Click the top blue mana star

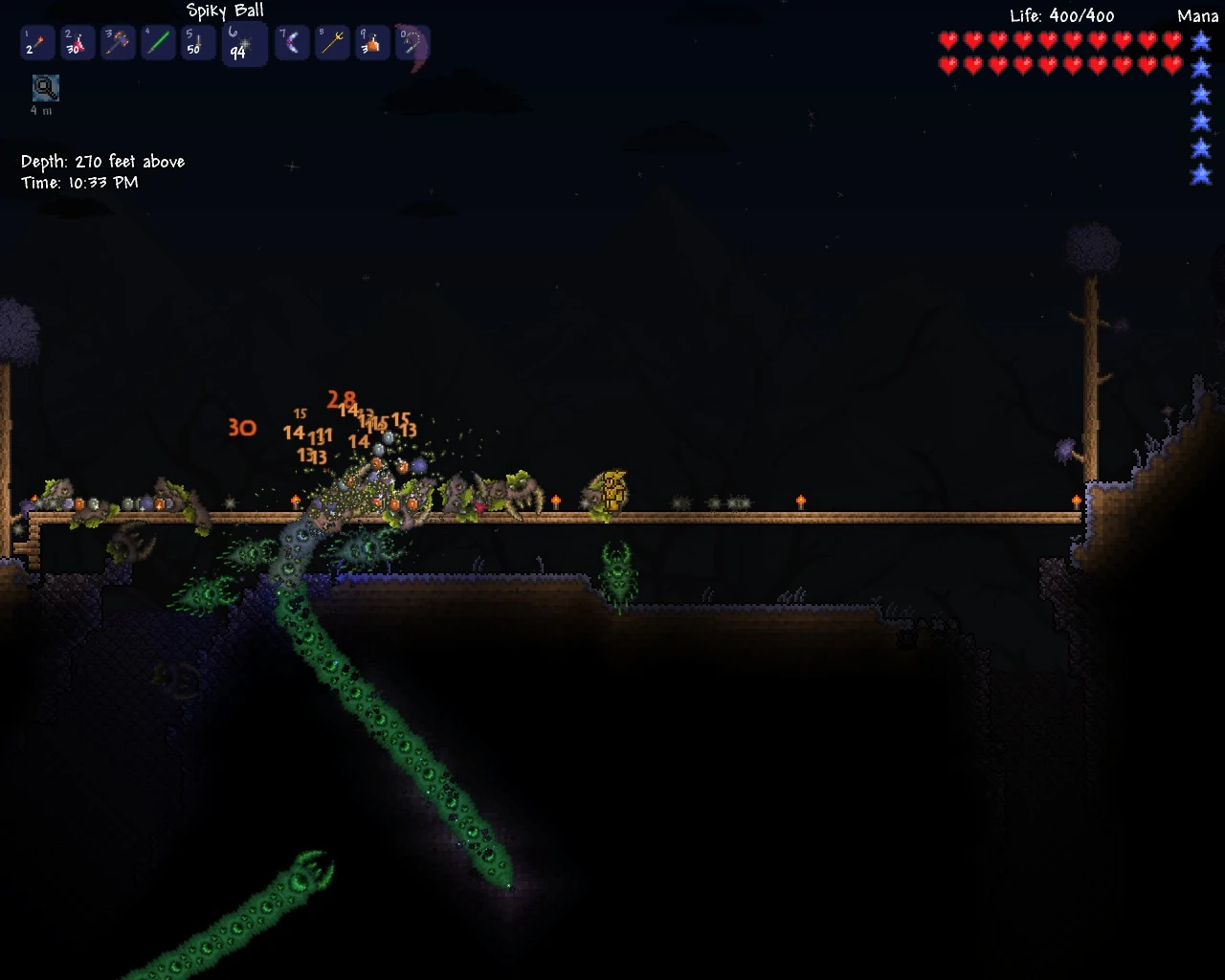1200,41
